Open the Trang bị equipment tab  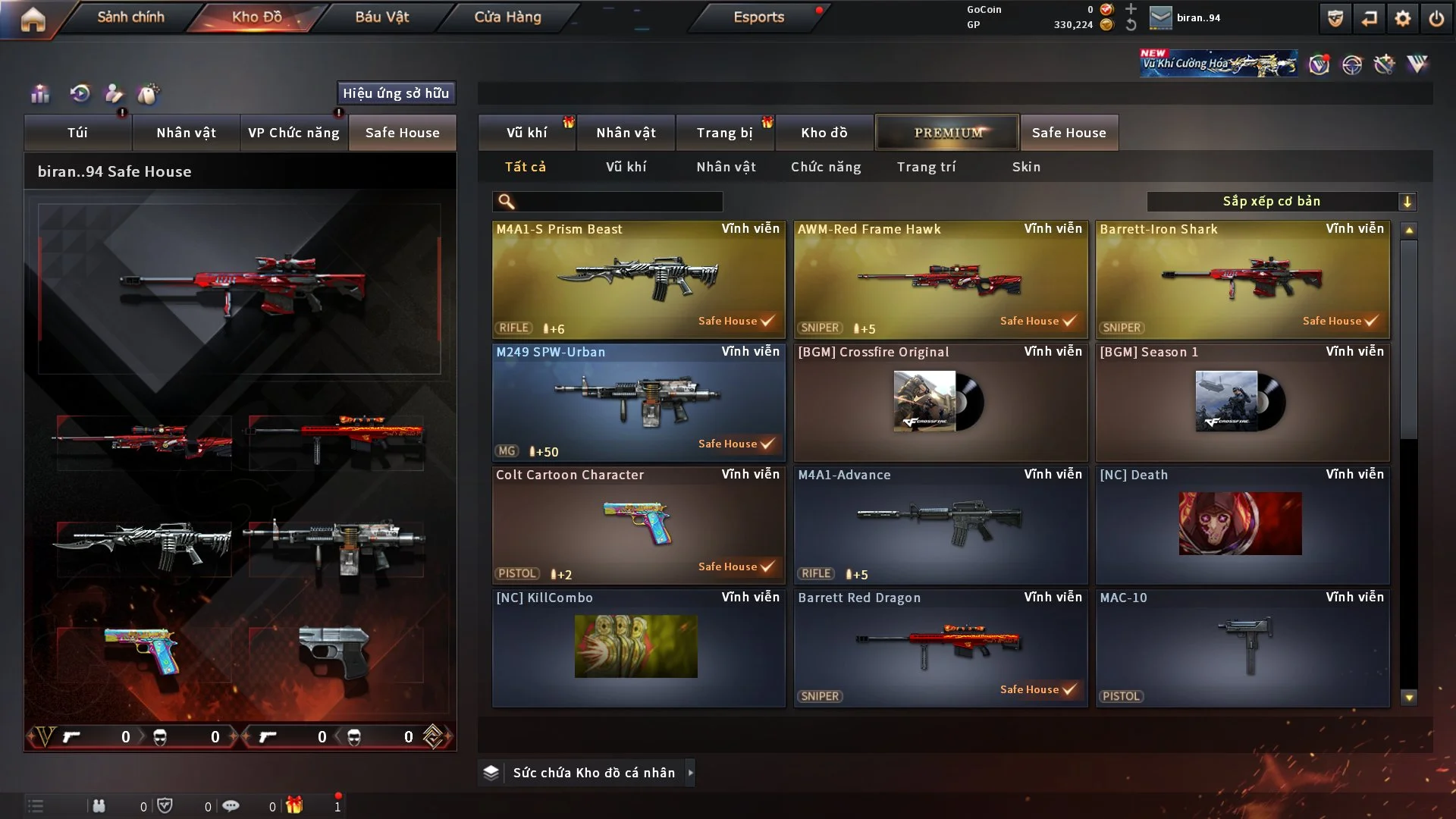tap(724, 133)
